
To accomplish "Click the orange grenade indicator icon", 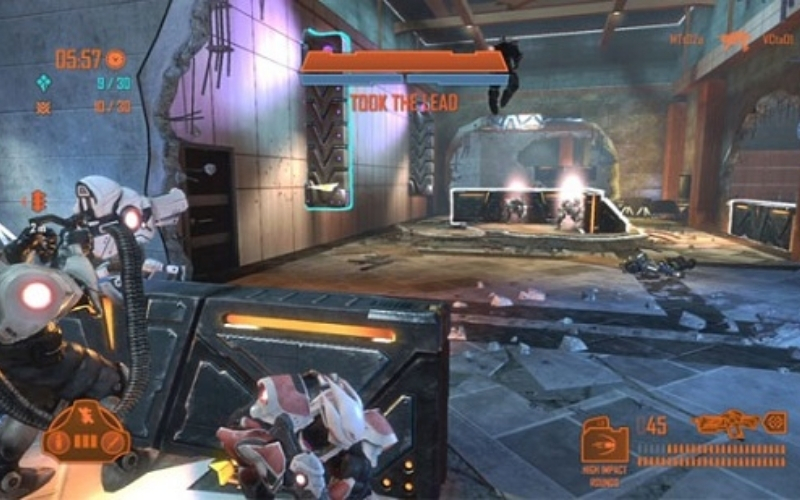I will click(x=39, y=200).
